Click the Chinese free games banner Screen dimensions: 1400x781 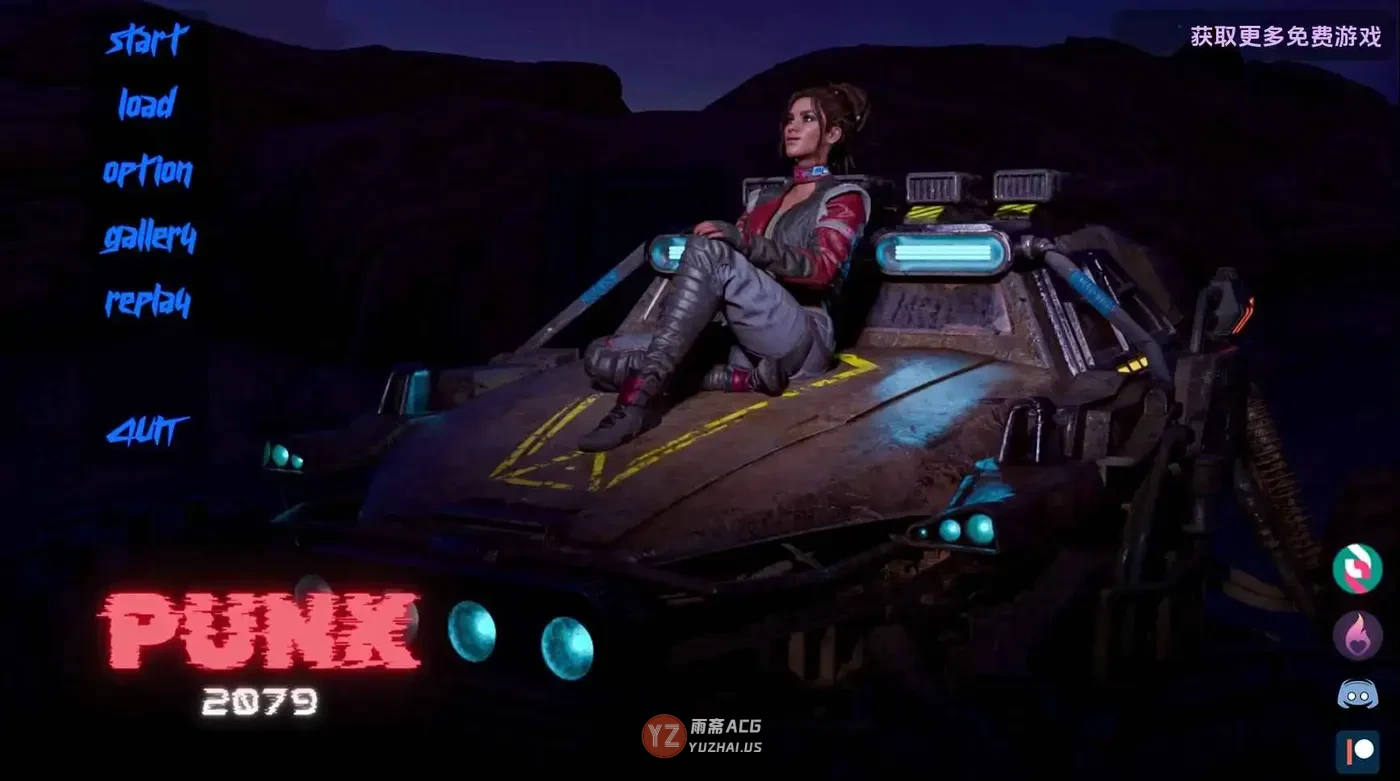[1286, 36]
